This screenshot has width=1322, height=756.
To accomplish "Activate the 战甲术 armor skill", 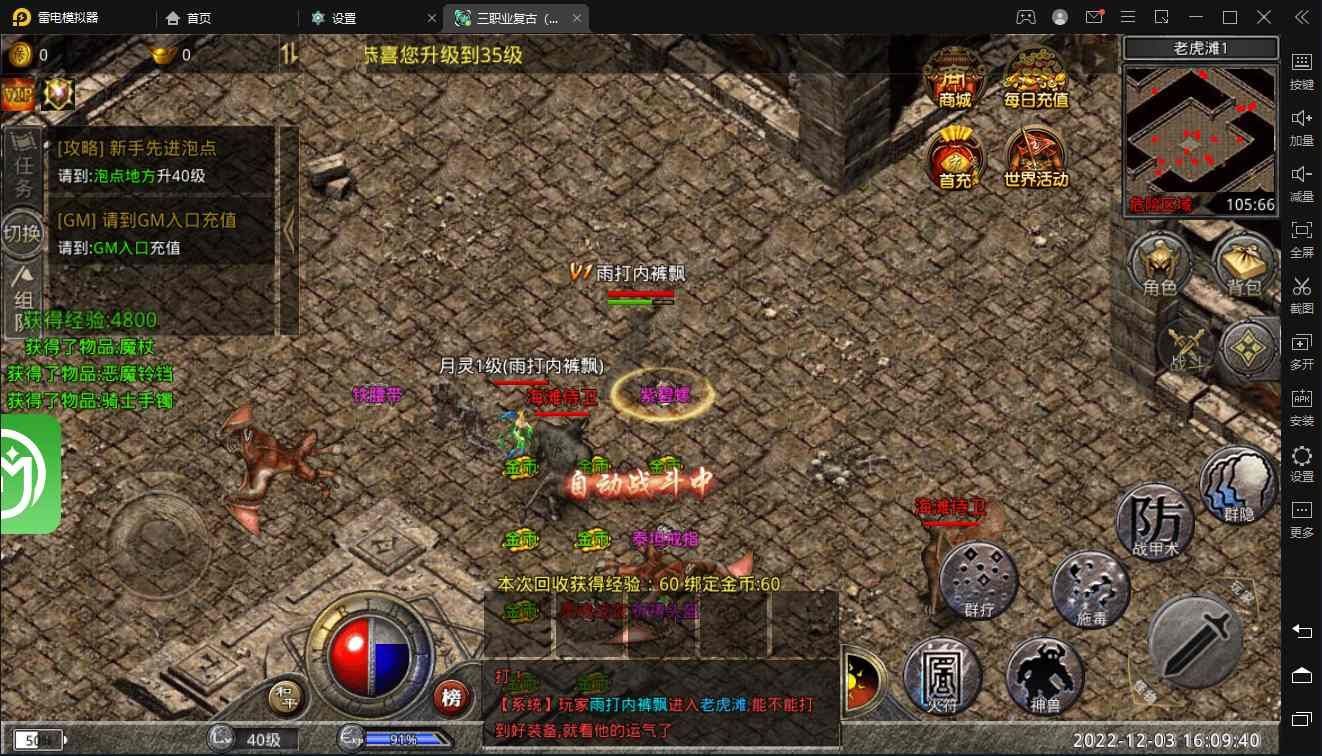I will [x=1155, y=521].
